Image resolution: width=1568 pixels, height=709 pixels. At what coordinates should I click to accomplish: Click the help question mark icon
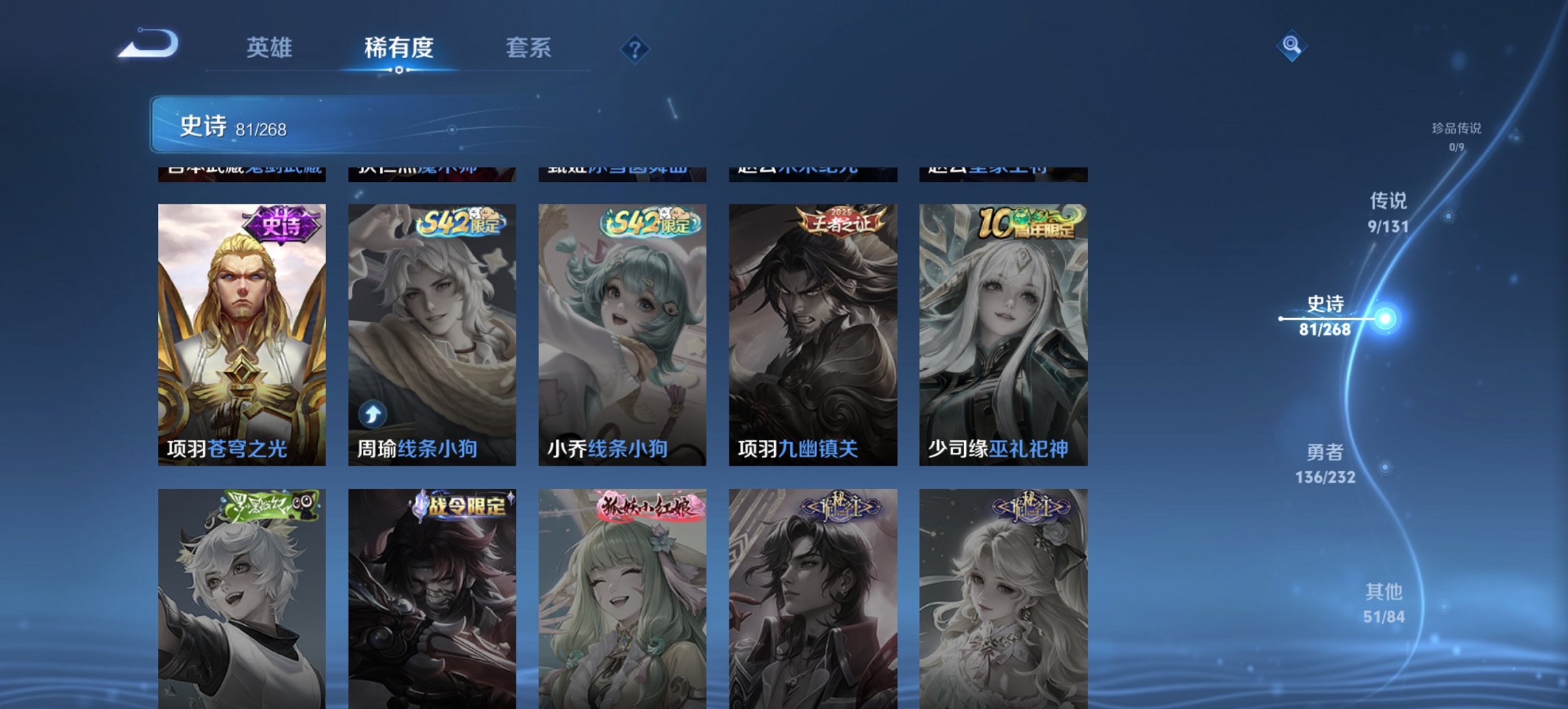(x=636, y=49)
